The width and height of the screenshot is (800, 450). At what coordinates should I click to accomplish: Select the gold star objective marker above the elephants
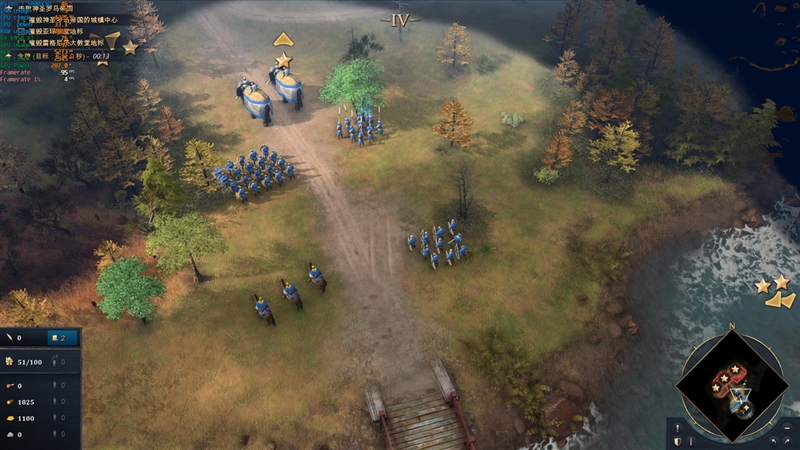click(x=283, y=60)
